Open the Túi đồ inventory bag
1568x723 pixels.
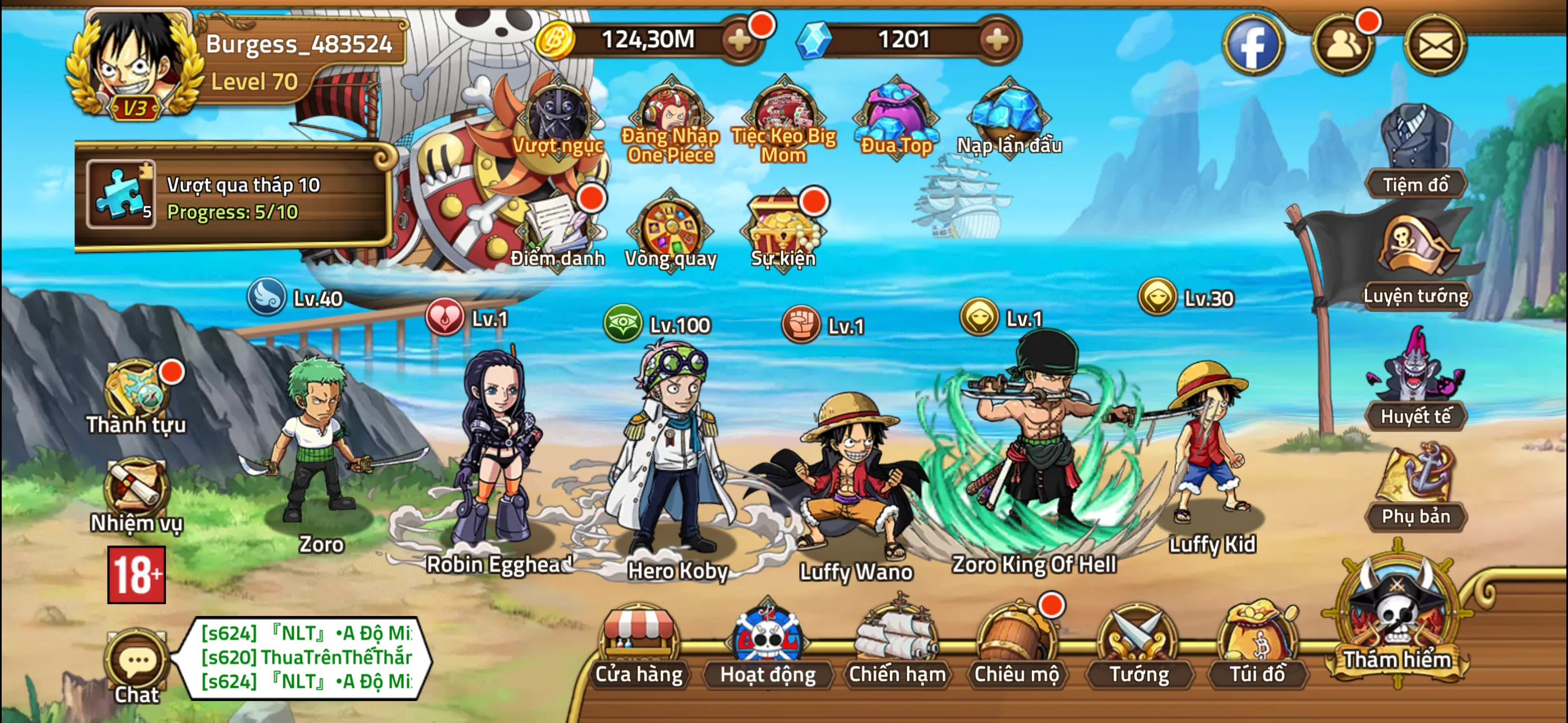click(x=1257, y=646)
